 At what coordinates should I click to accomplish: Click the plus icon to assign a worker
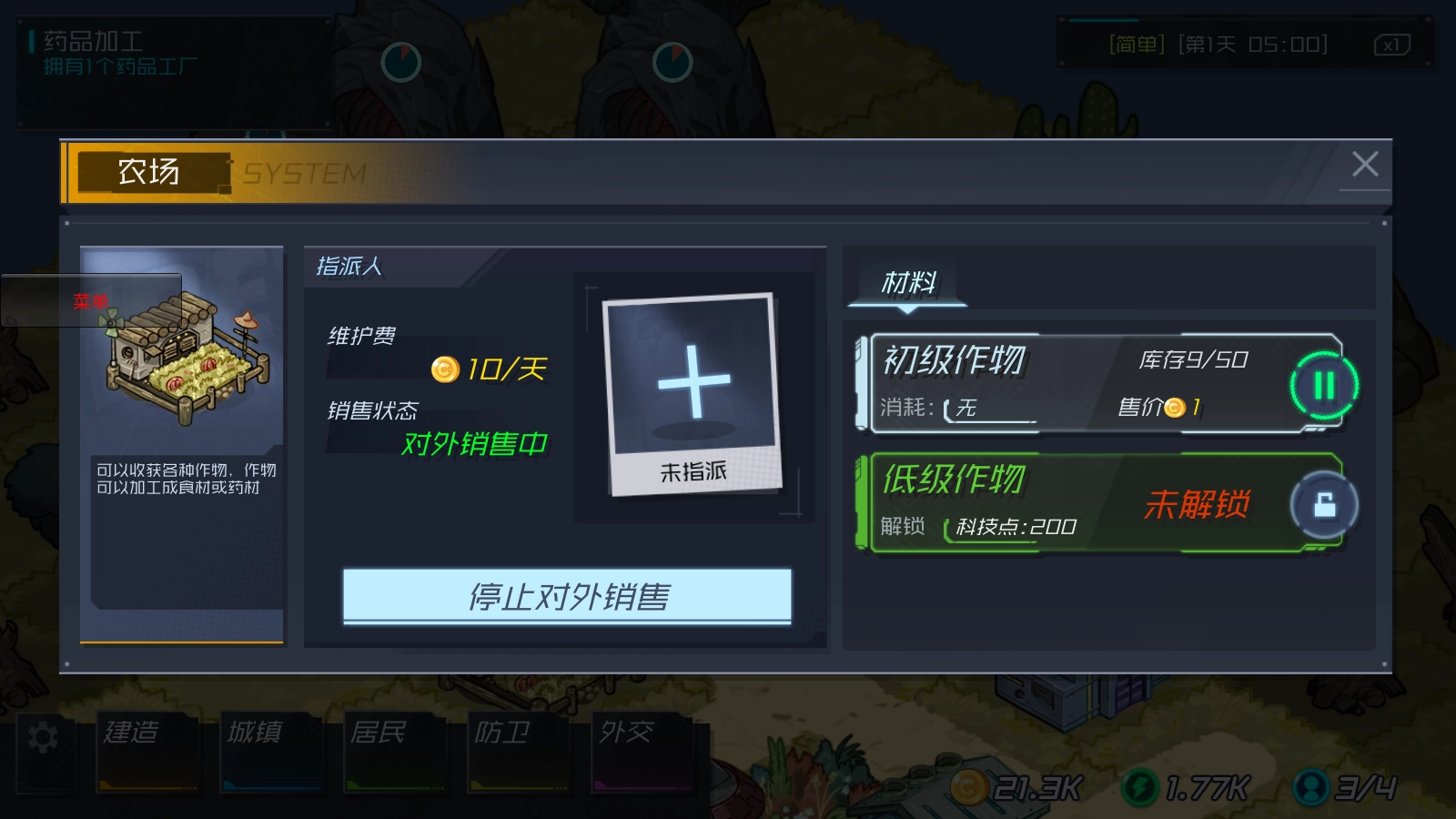pos(695,382)
